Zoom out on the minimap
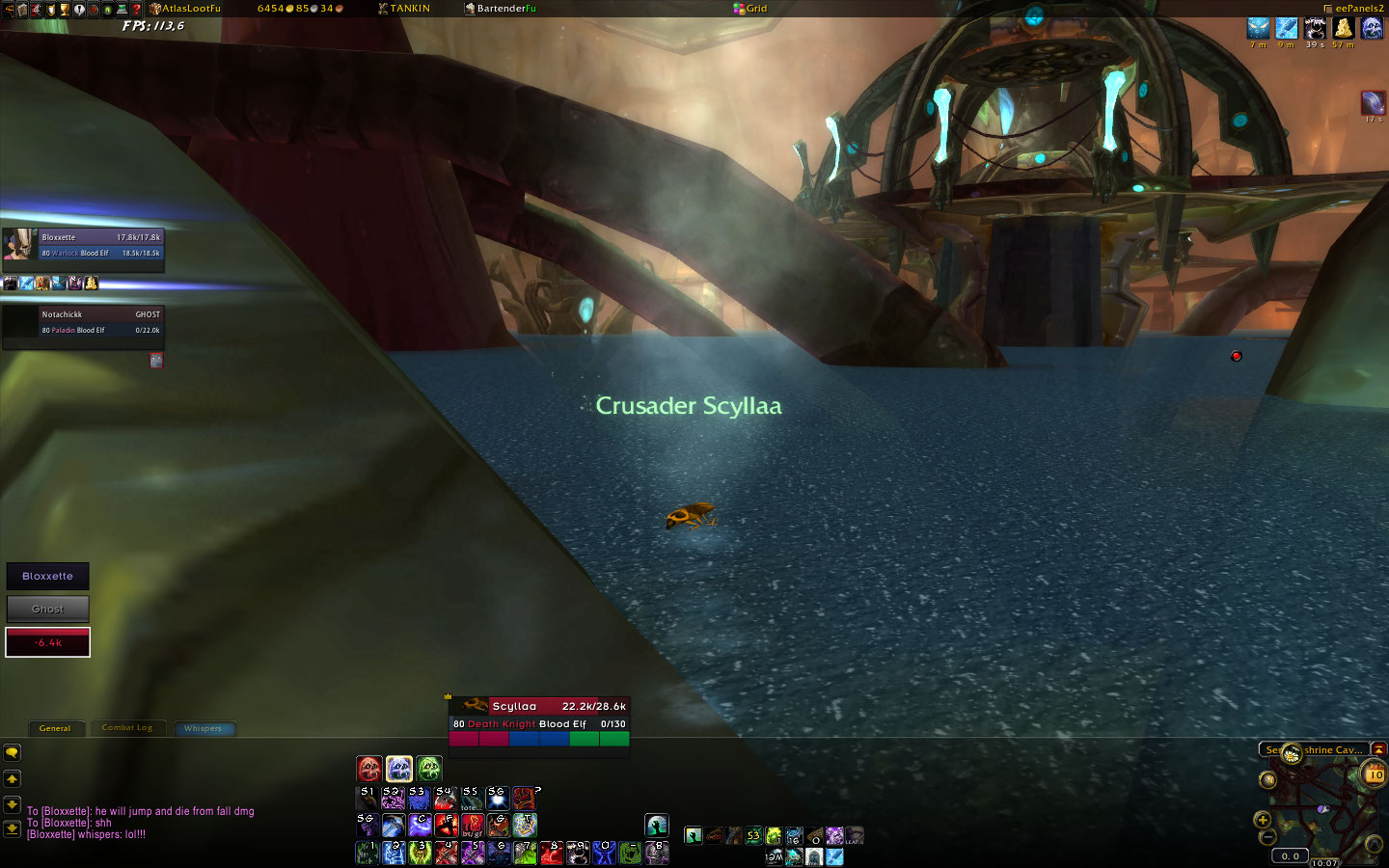The height and width of the screenshot is (868, 1389). coord(1268,837)
